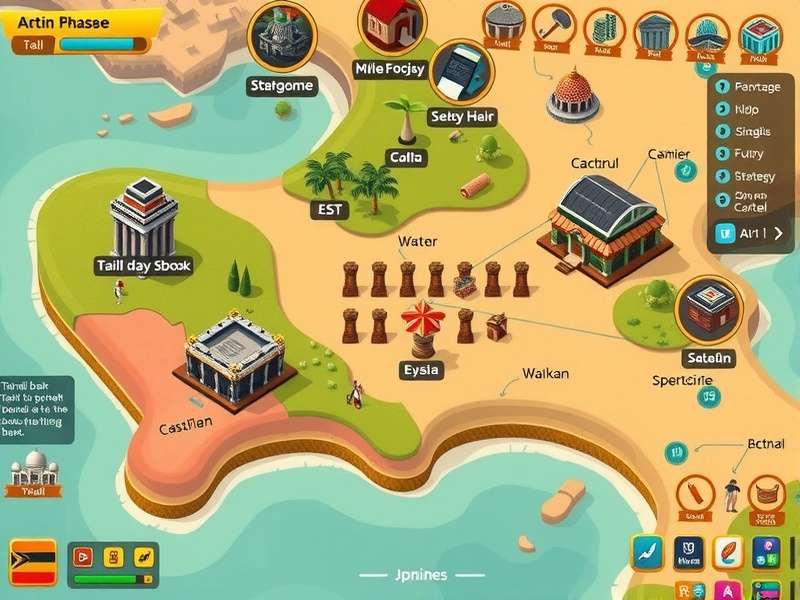Open the striped flag button

point(32,561)
